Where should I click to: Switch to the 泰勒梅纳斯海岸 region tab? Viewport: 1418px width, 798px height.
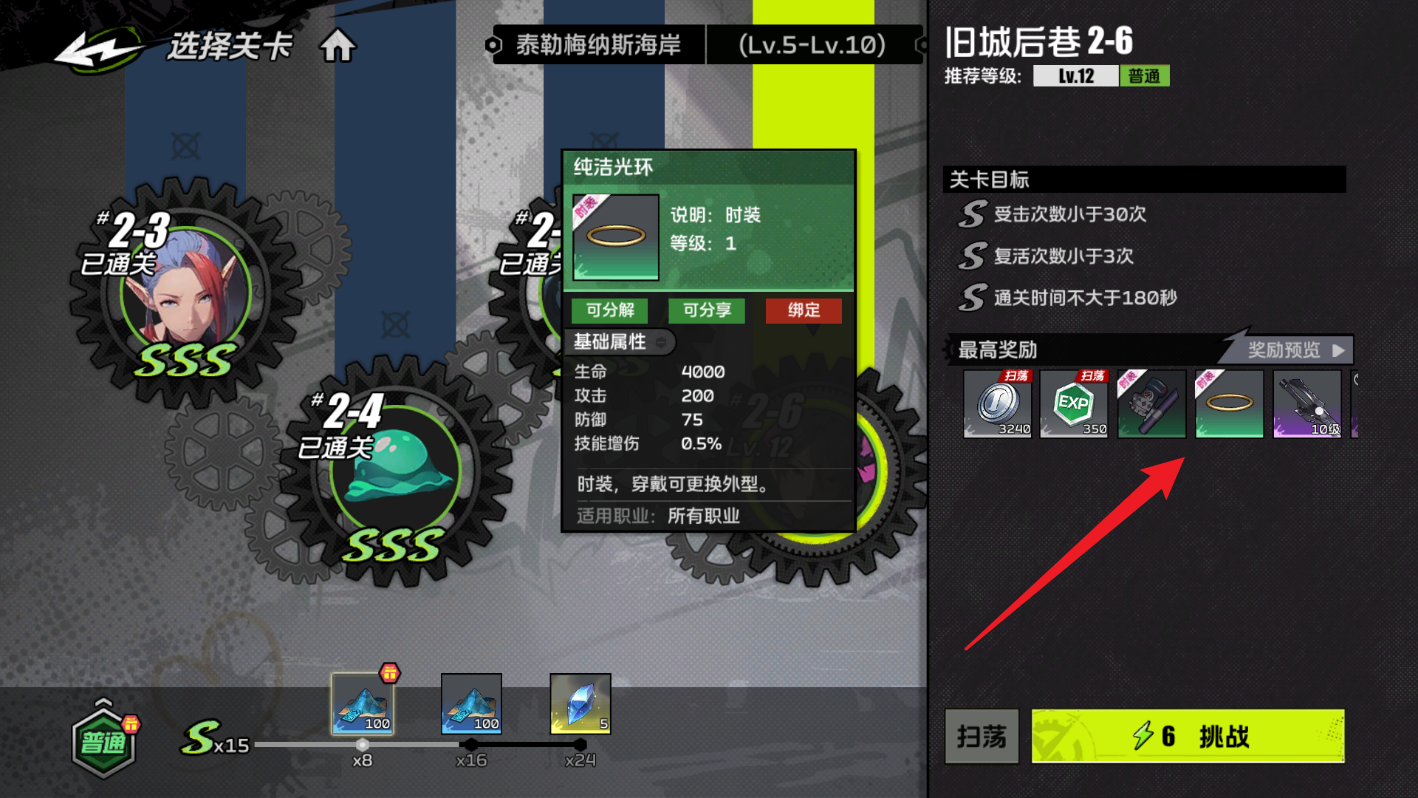point(598,43)
